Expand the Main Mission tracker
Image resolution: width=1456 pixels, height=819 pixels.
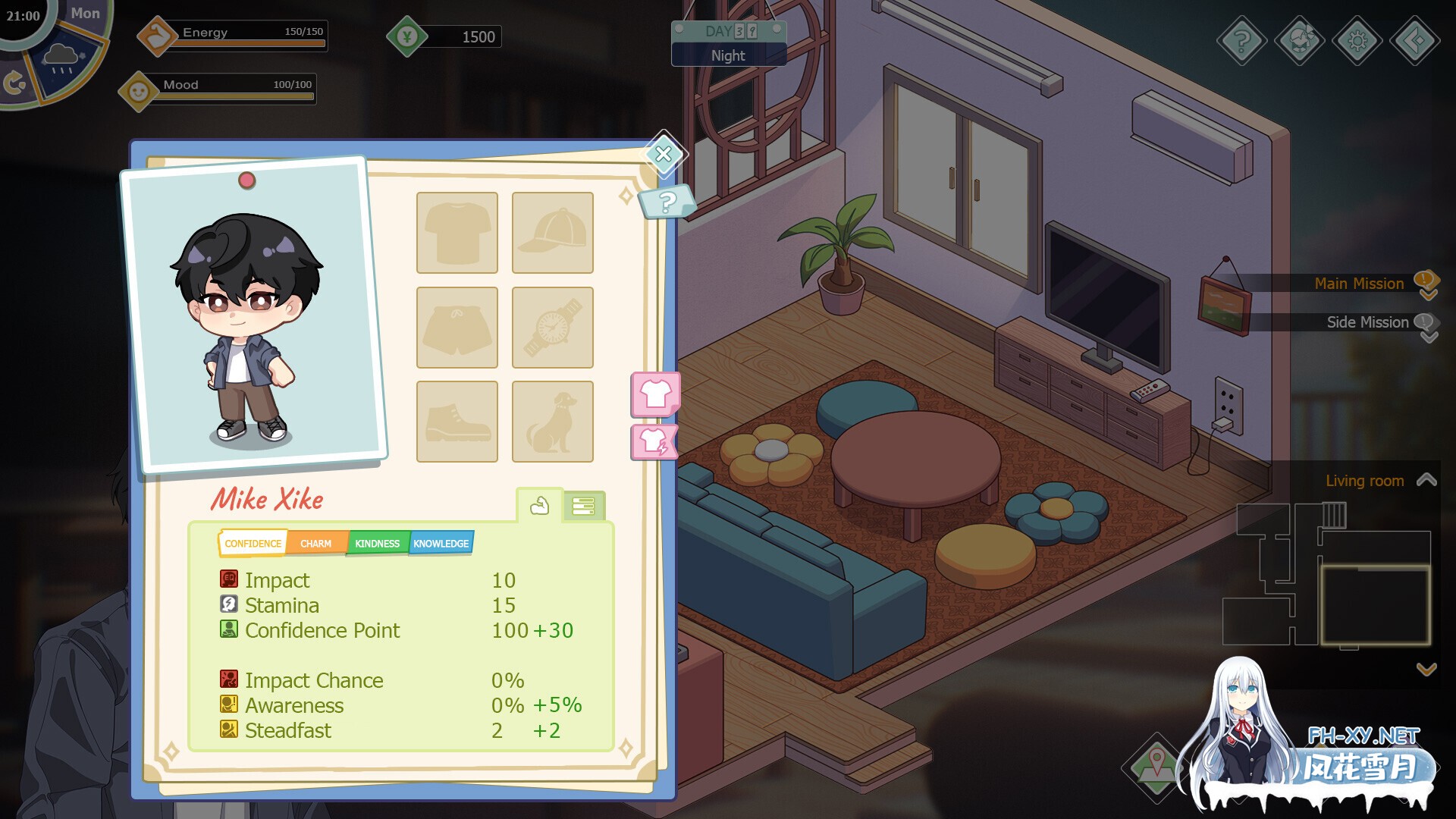tap(1428, 284)
